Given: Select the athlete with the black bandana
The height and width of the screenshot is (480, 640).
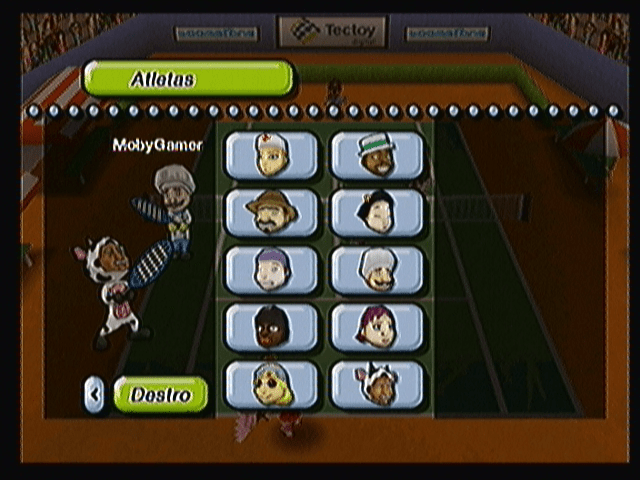Looking at the screenshot, I should point(377,212).
